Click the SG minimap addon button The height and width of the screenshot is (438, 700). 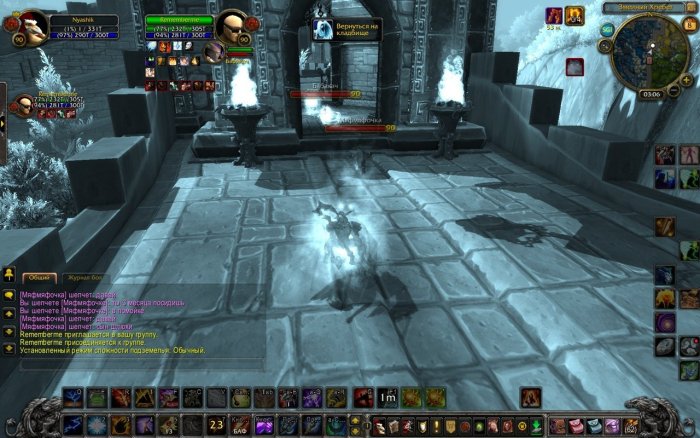tap(607, 30)
